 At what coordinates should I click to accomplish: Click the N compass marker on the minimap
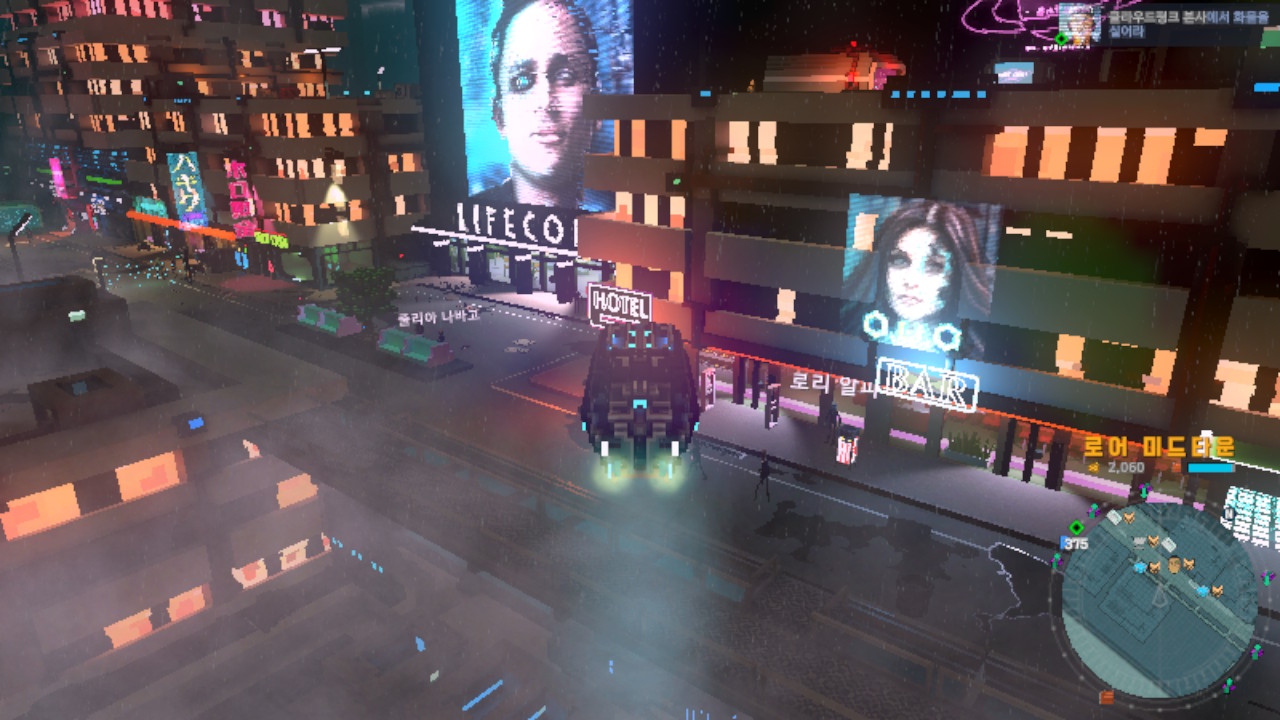pyautogui.click(x=1228, y=515)
